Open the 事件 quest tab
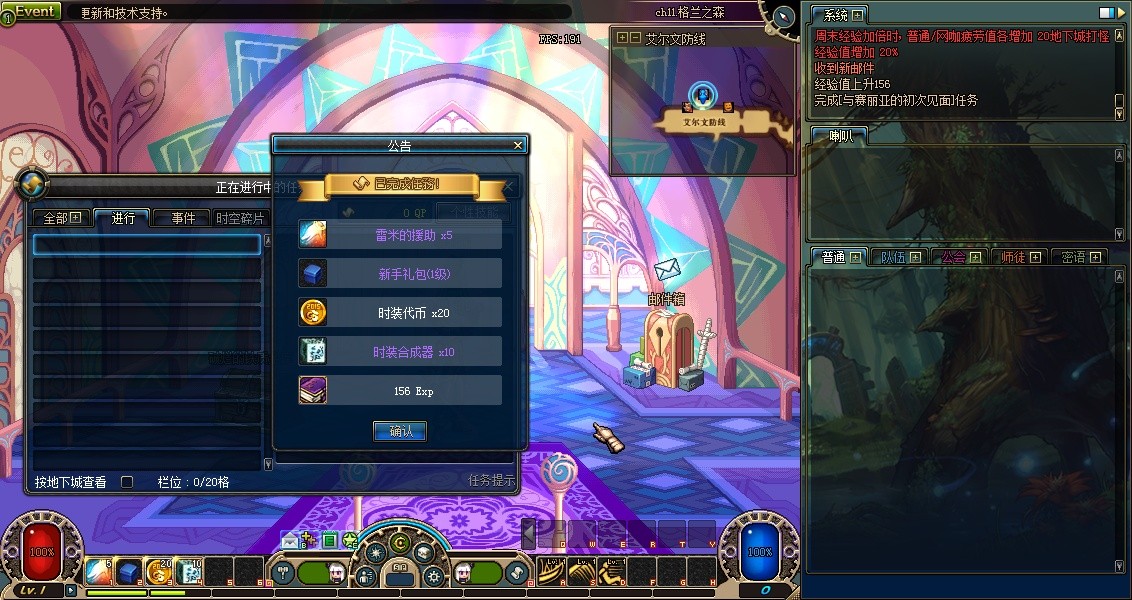This screenshot has width=1132, height=600. click(183, 218)
